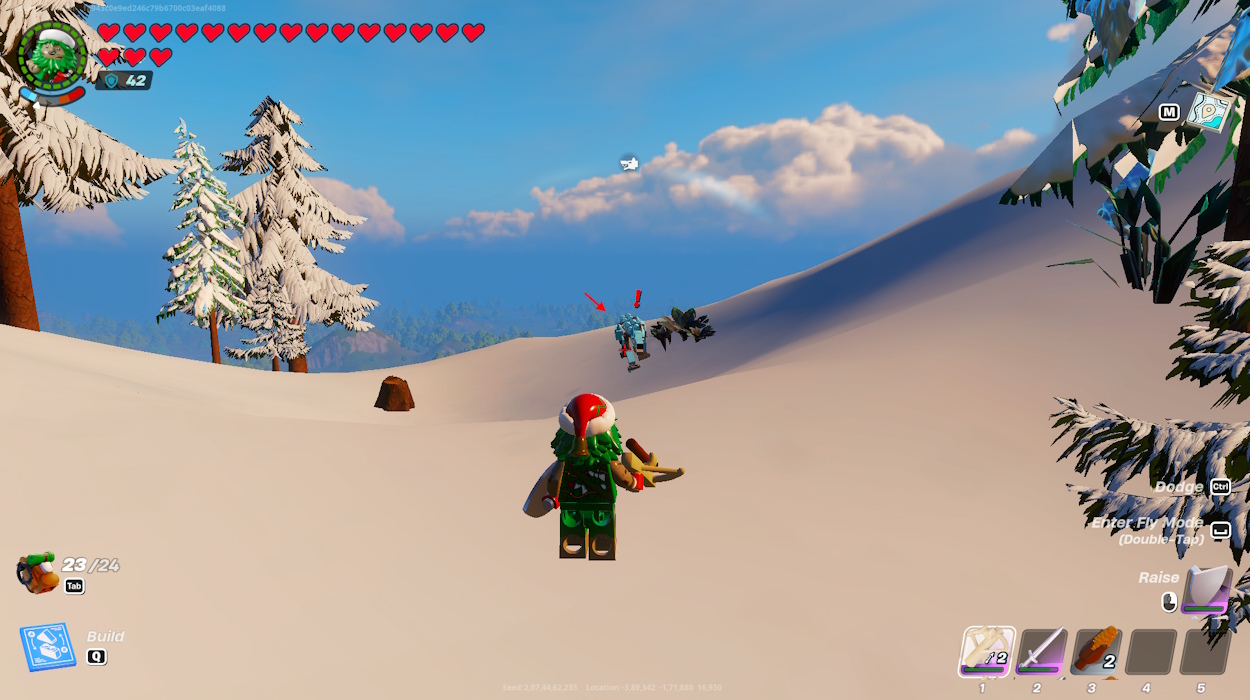Open the blue Build blueprint icon

[x=47, y=647]
